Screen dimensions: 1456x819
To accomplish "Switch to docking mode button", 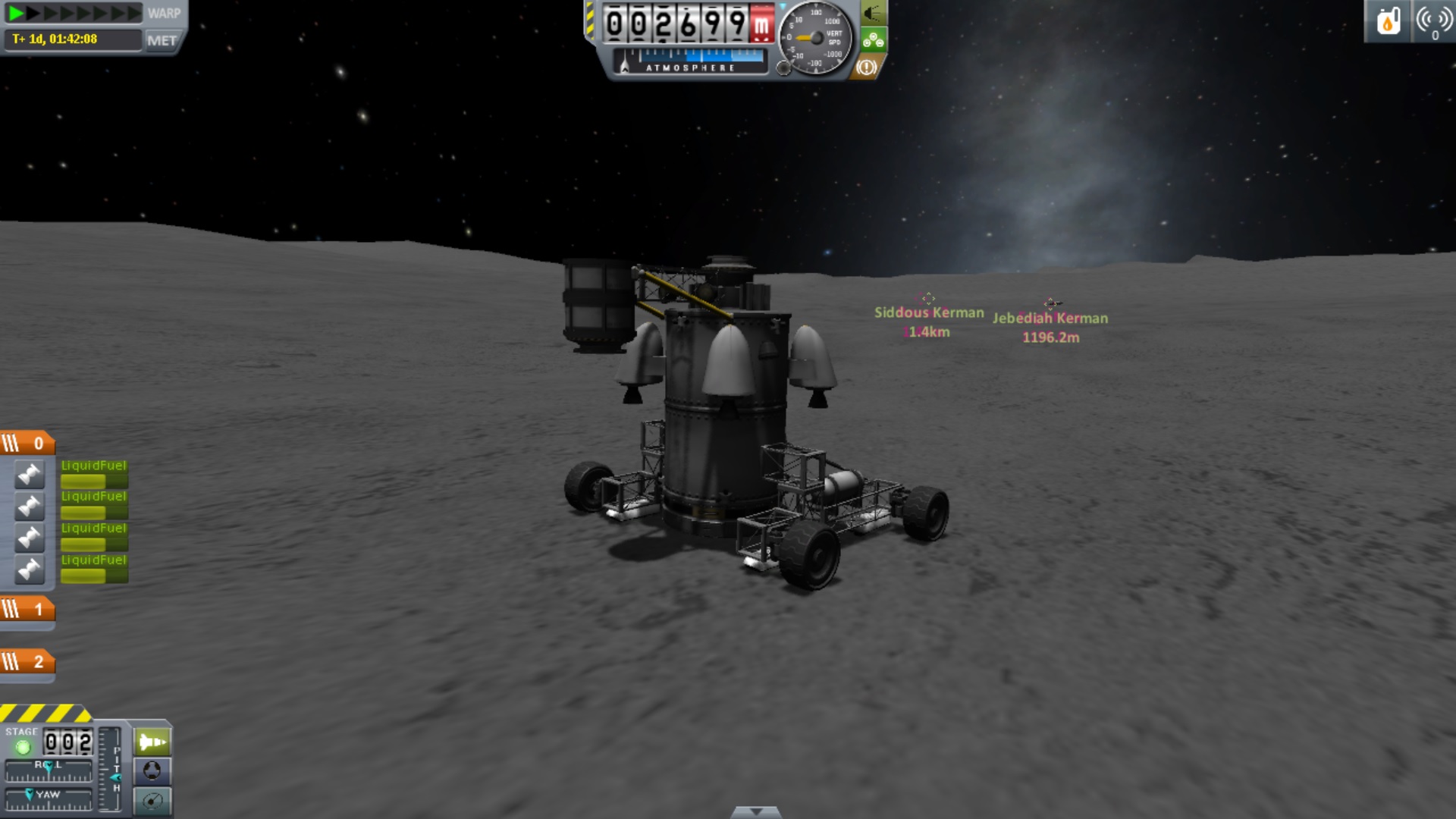I will tap(152, 771).
